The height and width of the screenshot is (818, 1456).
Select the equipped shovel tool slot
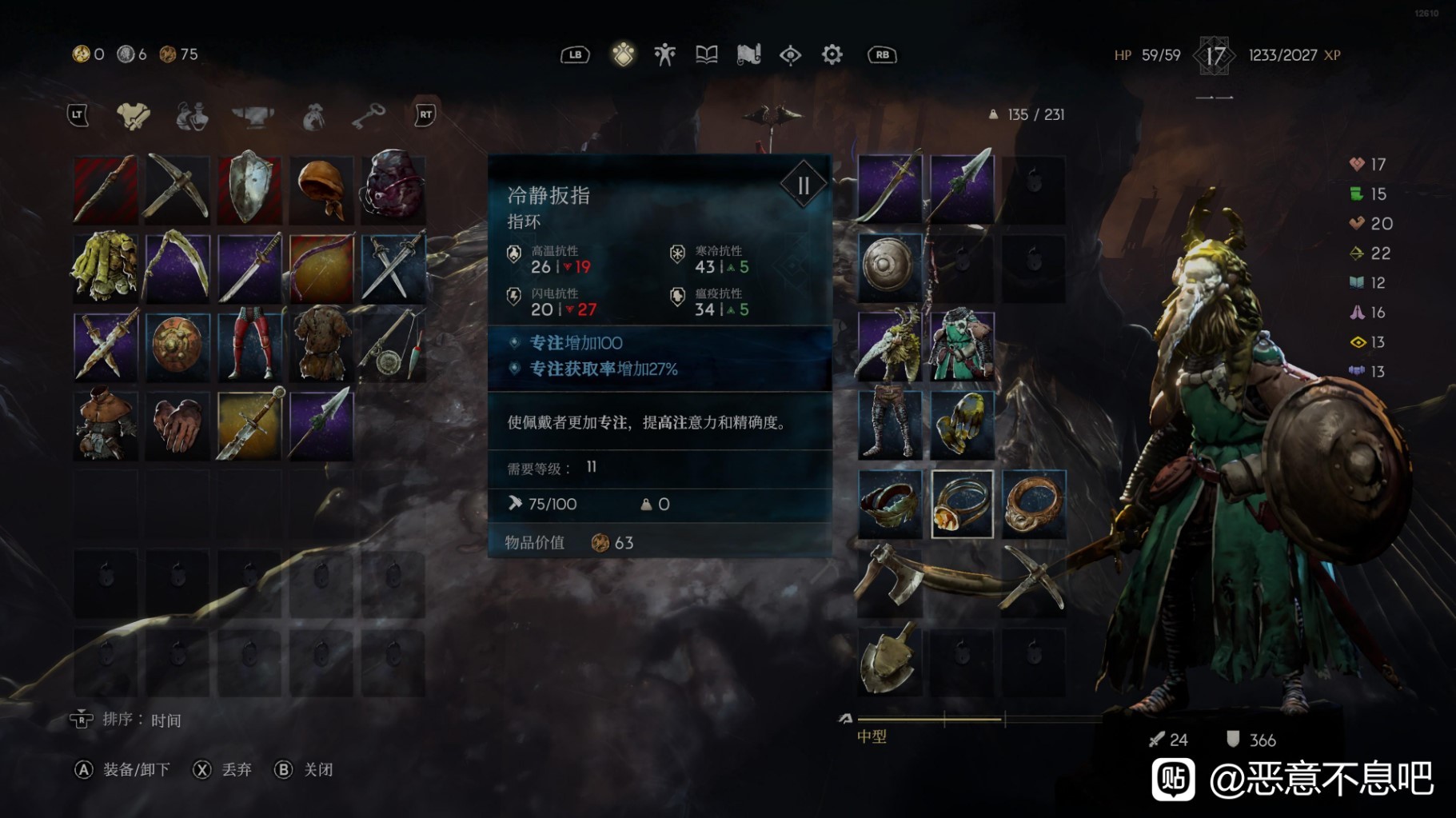890,660
